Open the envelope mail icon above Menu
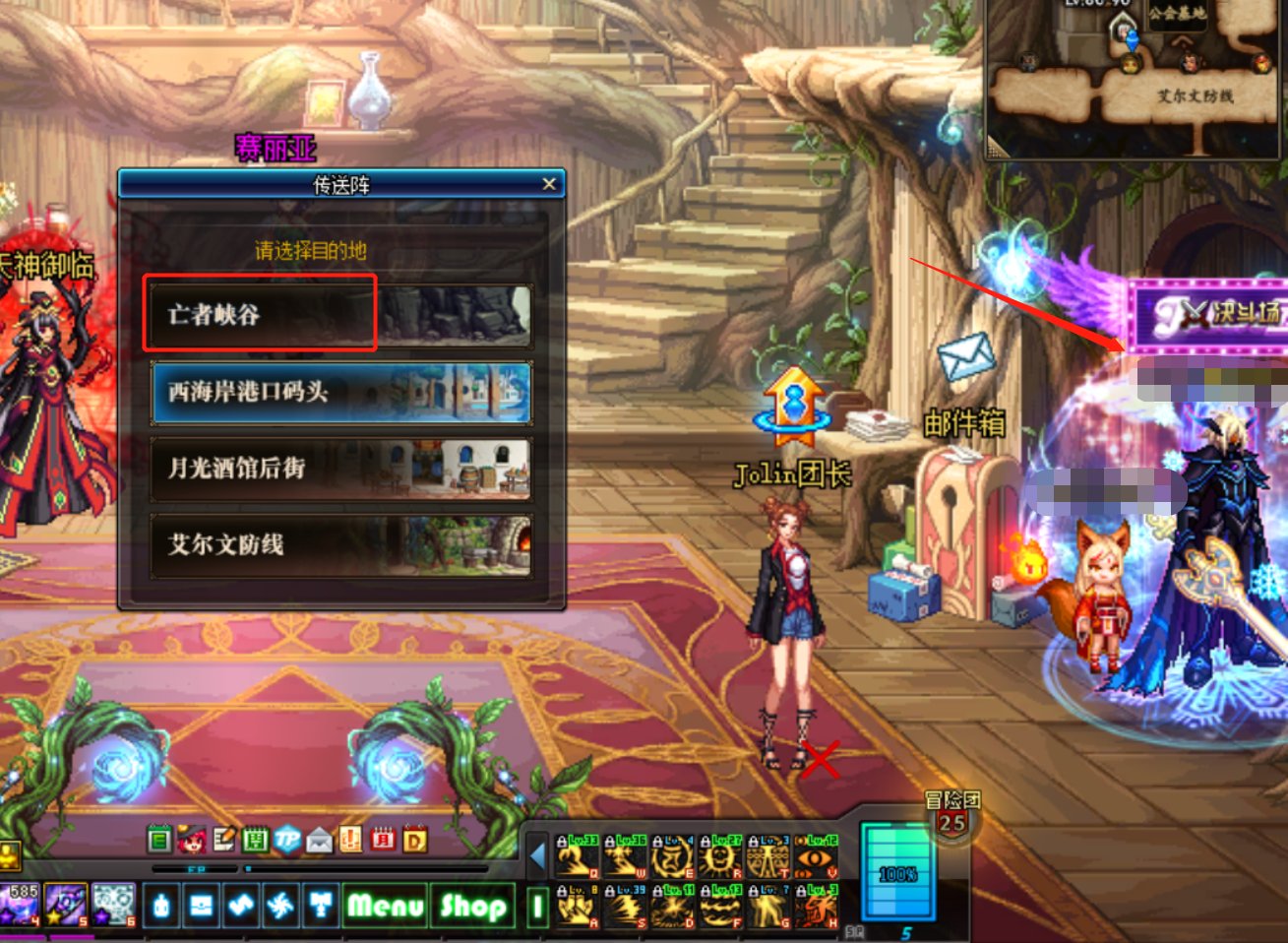Screen dimensions: 1288x943 point(319,840)
